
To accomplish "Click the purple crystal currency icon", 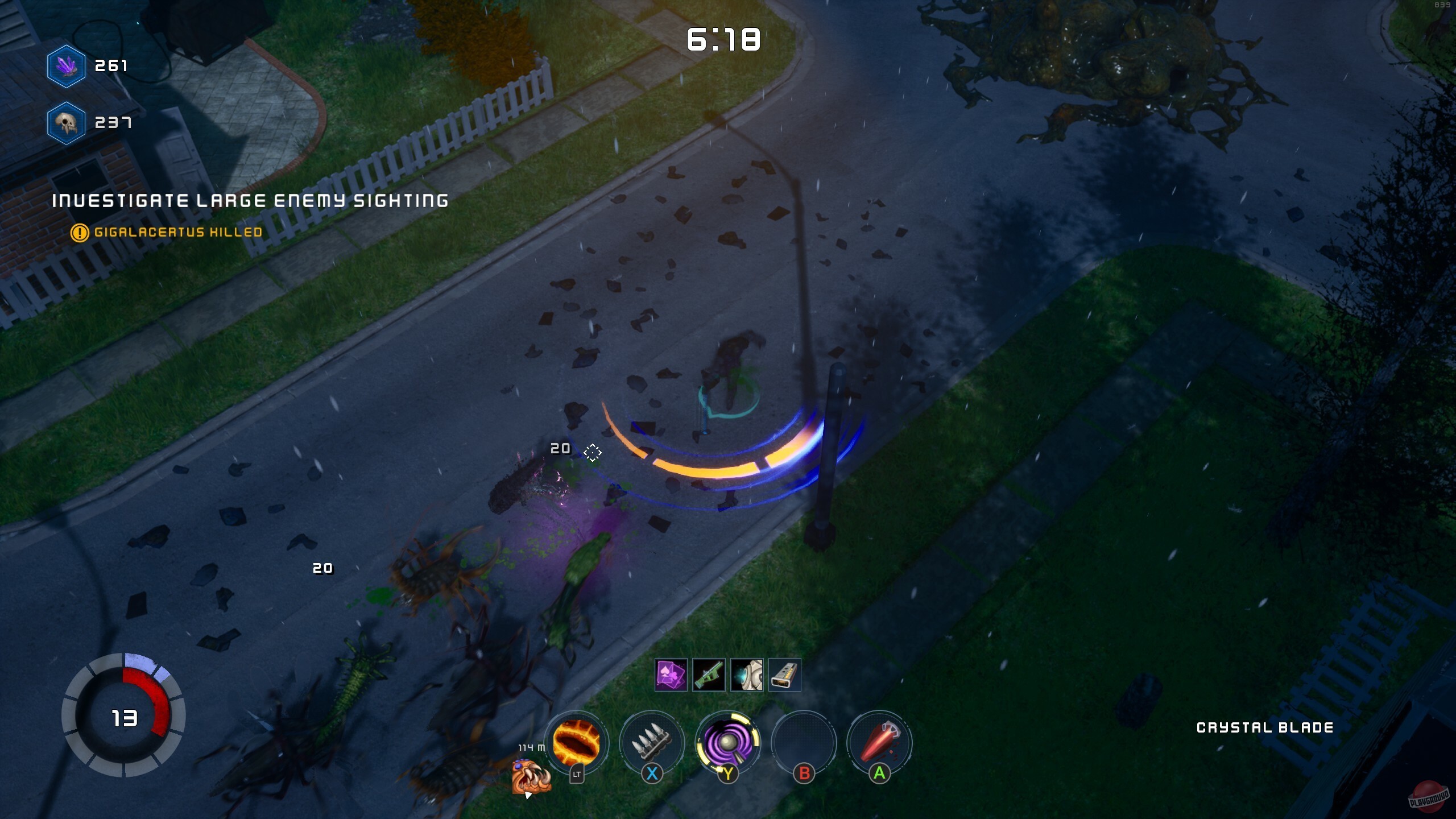I will tap(67, 67).
